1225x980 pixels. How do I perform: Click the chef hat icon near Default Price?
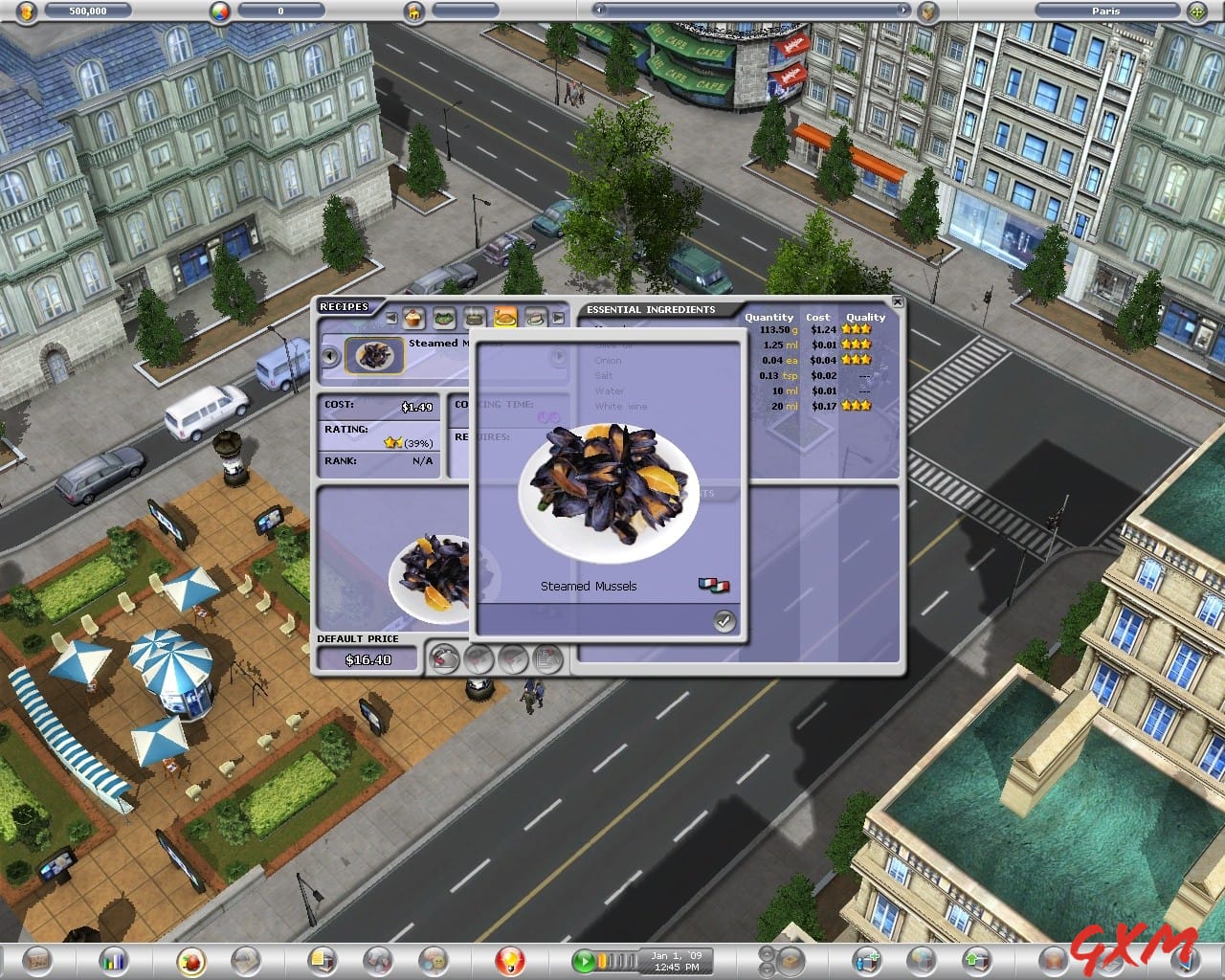tap(444, 658)
